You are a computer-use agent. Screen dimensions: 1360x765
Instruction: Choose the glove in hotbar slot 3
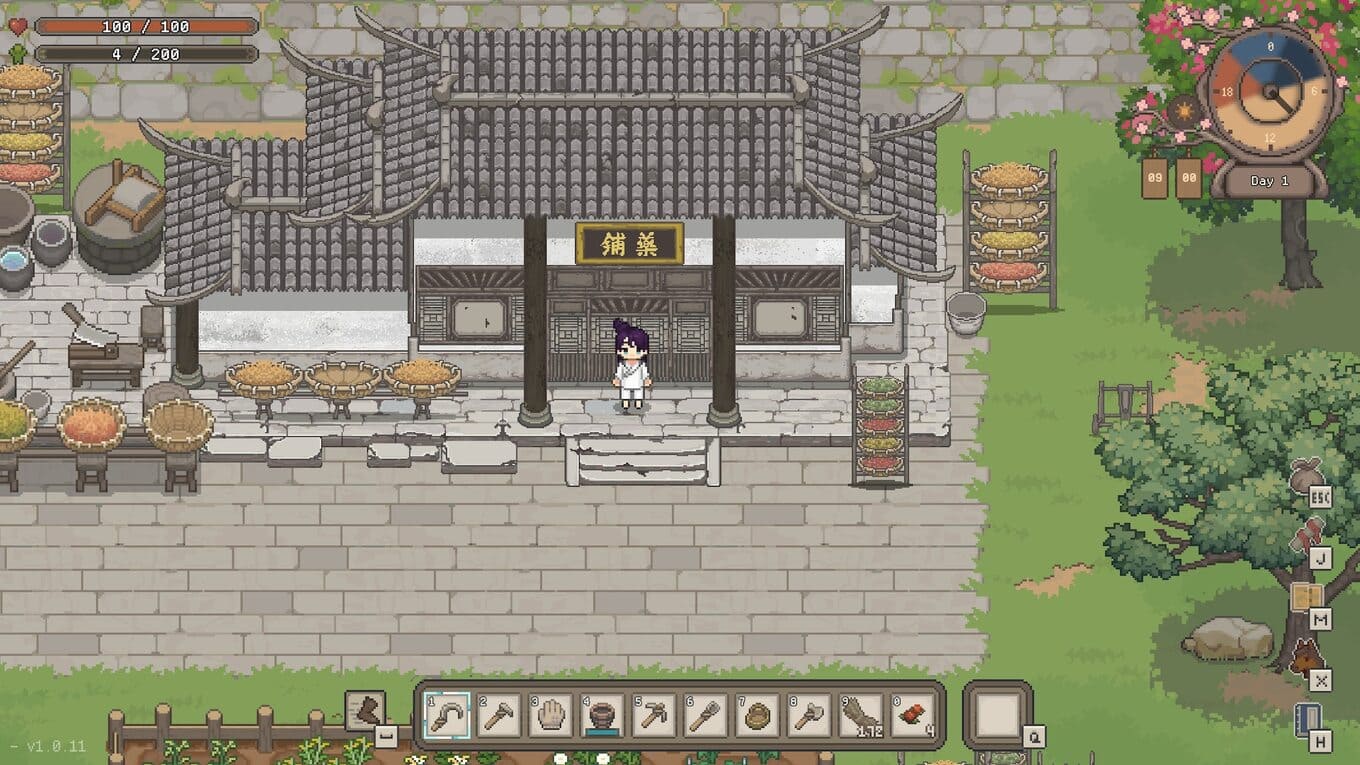pos(550,715)
